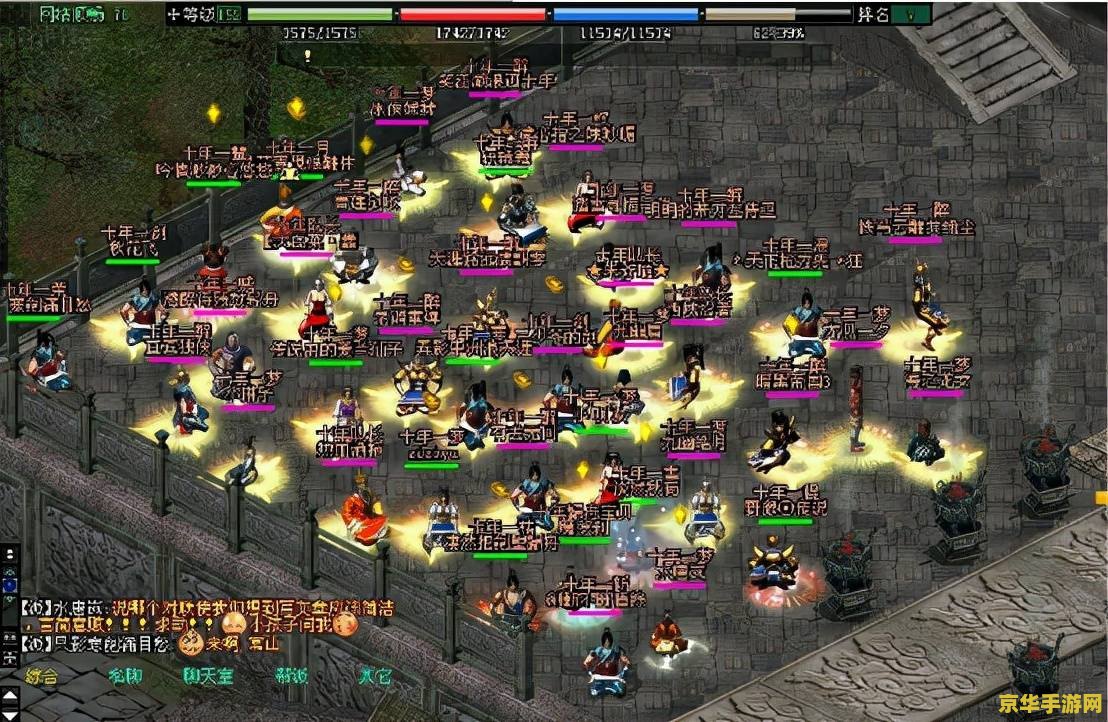
Task: Toggle the blue square chat channel icon
Action: click(10, 583)
